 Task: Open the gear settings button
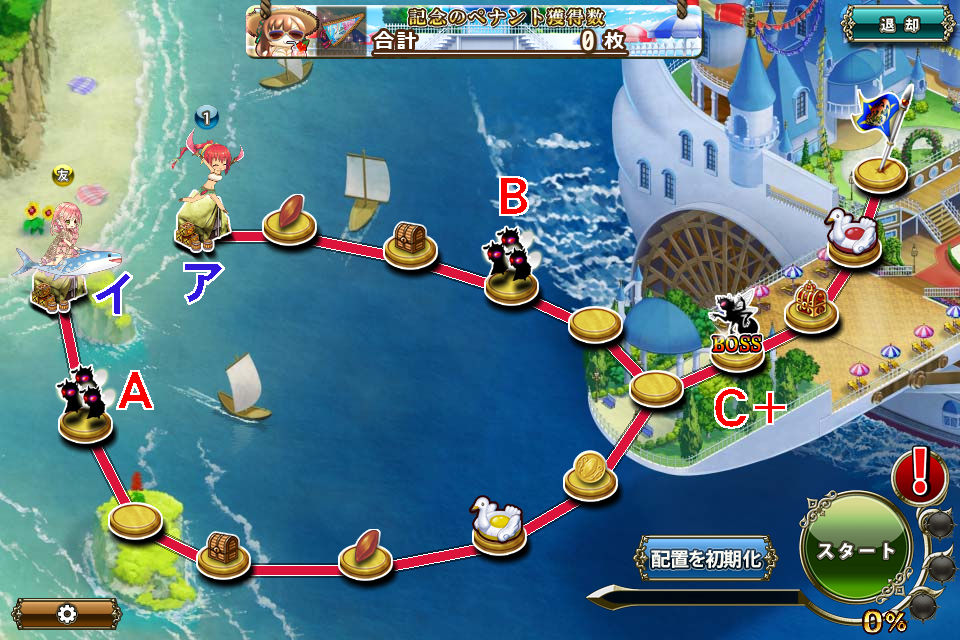pos(67,613)
